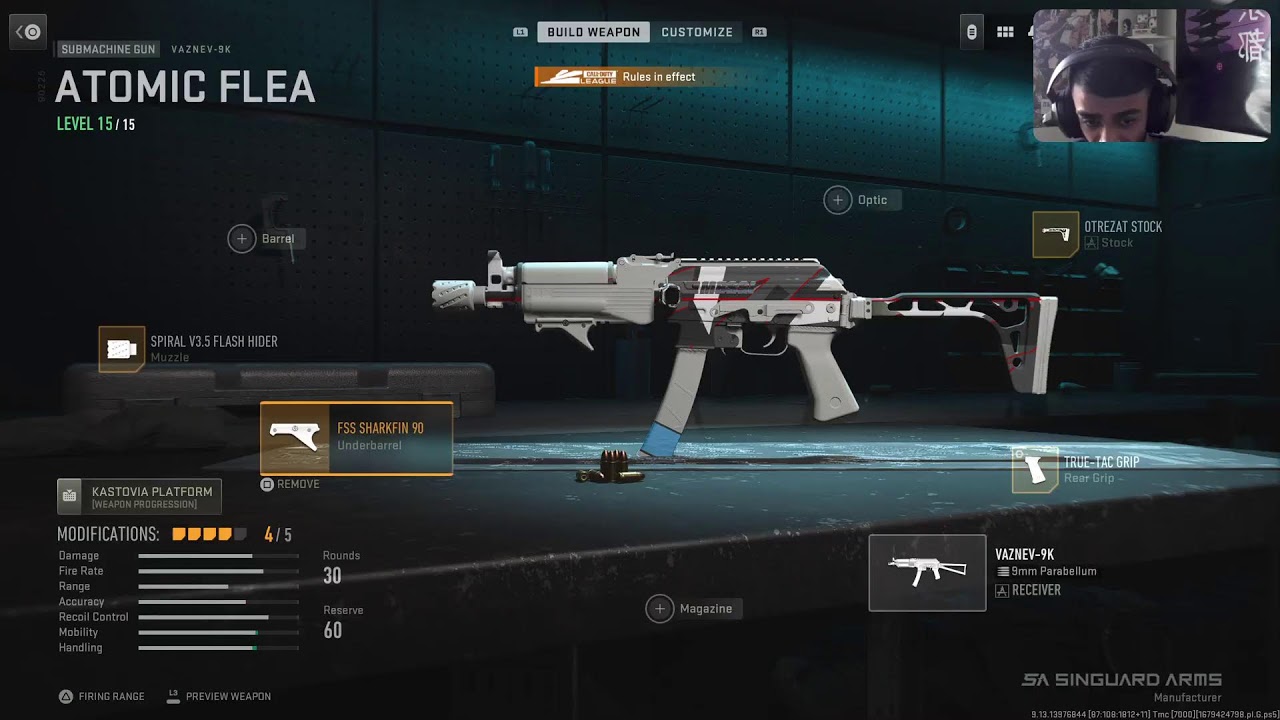This screenshot has height=720, width=1280.
Task: Choose the FSS Sharkfin 90 underbarrel slot
Action: tap(356, 438)
